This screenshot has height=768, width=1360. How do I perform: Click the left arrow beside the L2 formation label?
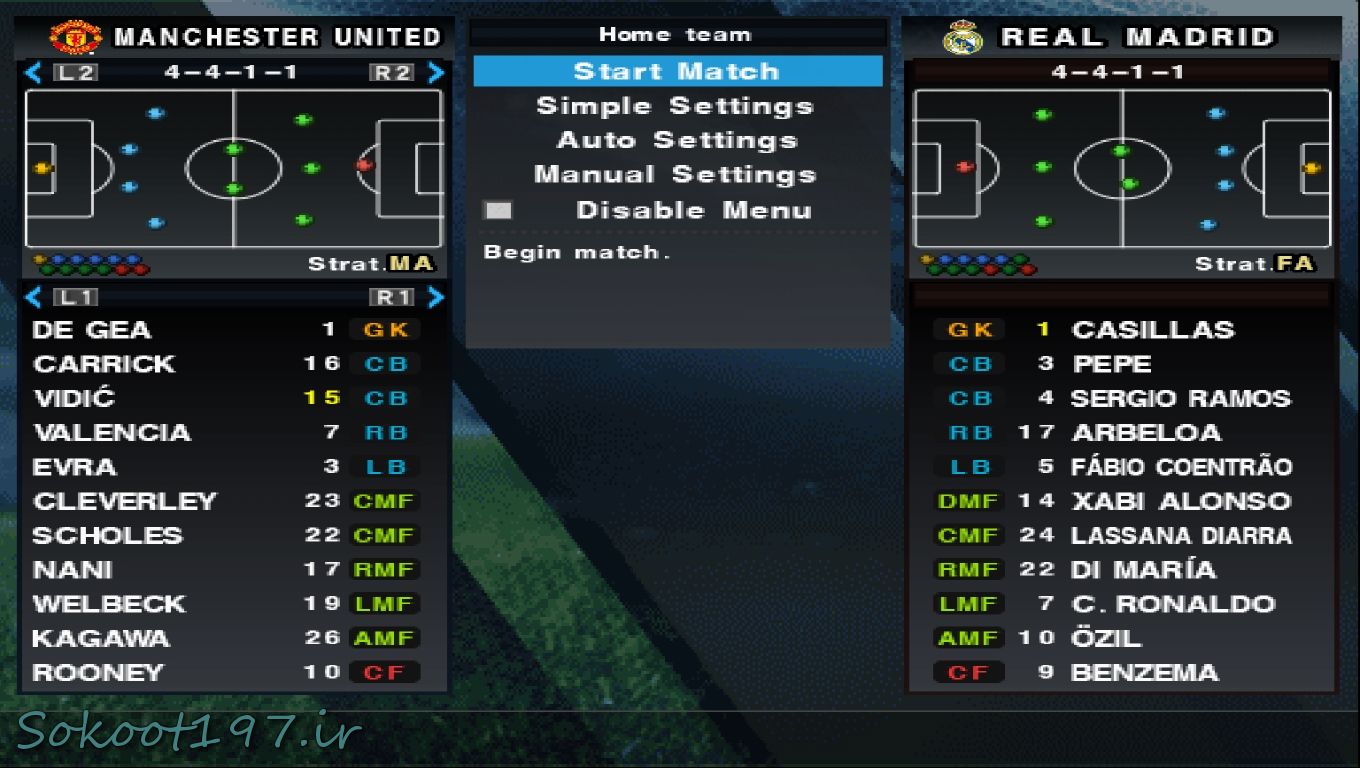pos(33,72)
